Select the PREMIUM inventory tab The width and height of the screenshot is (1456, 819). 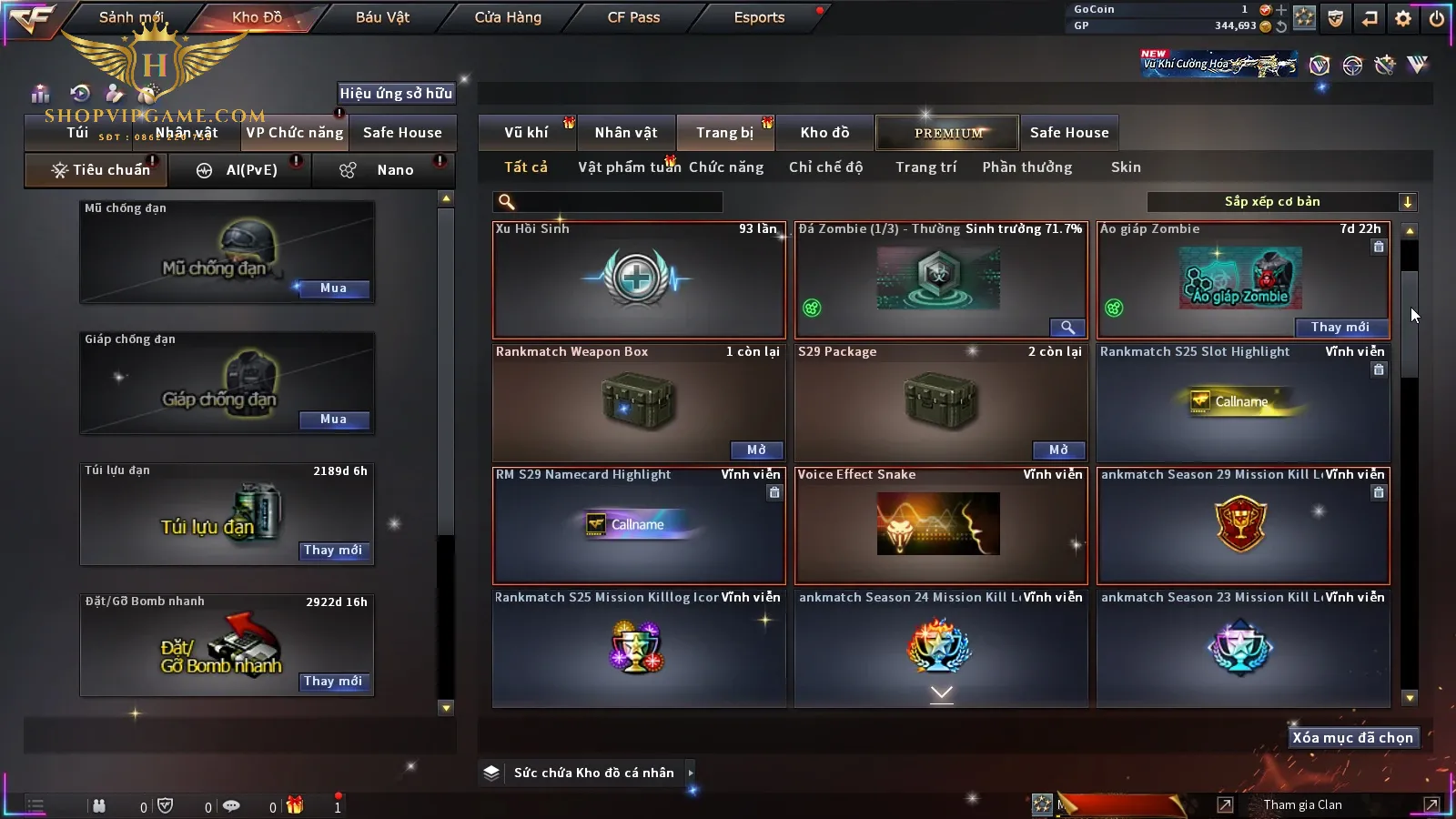tap(947, 133)
